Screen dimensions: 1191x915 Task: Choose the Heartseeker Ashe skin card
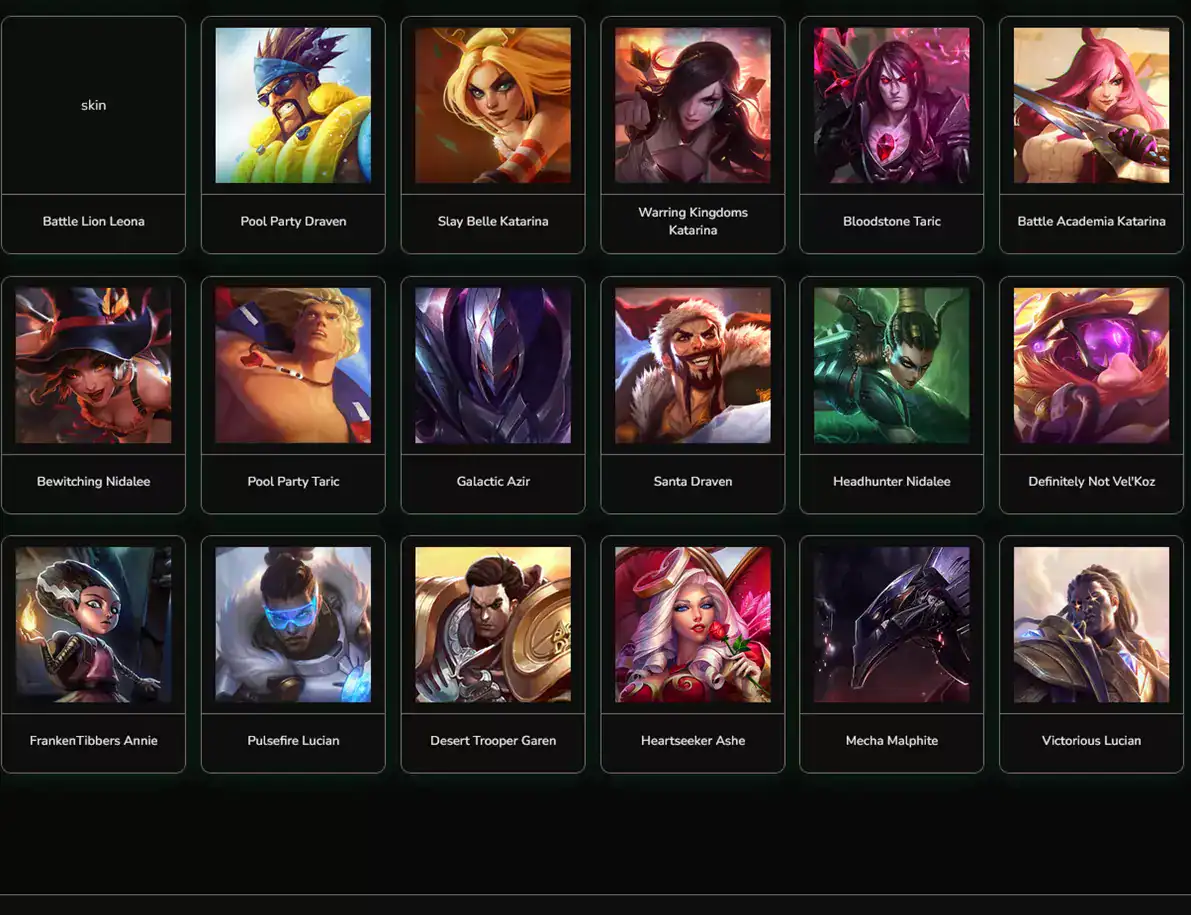693,654
